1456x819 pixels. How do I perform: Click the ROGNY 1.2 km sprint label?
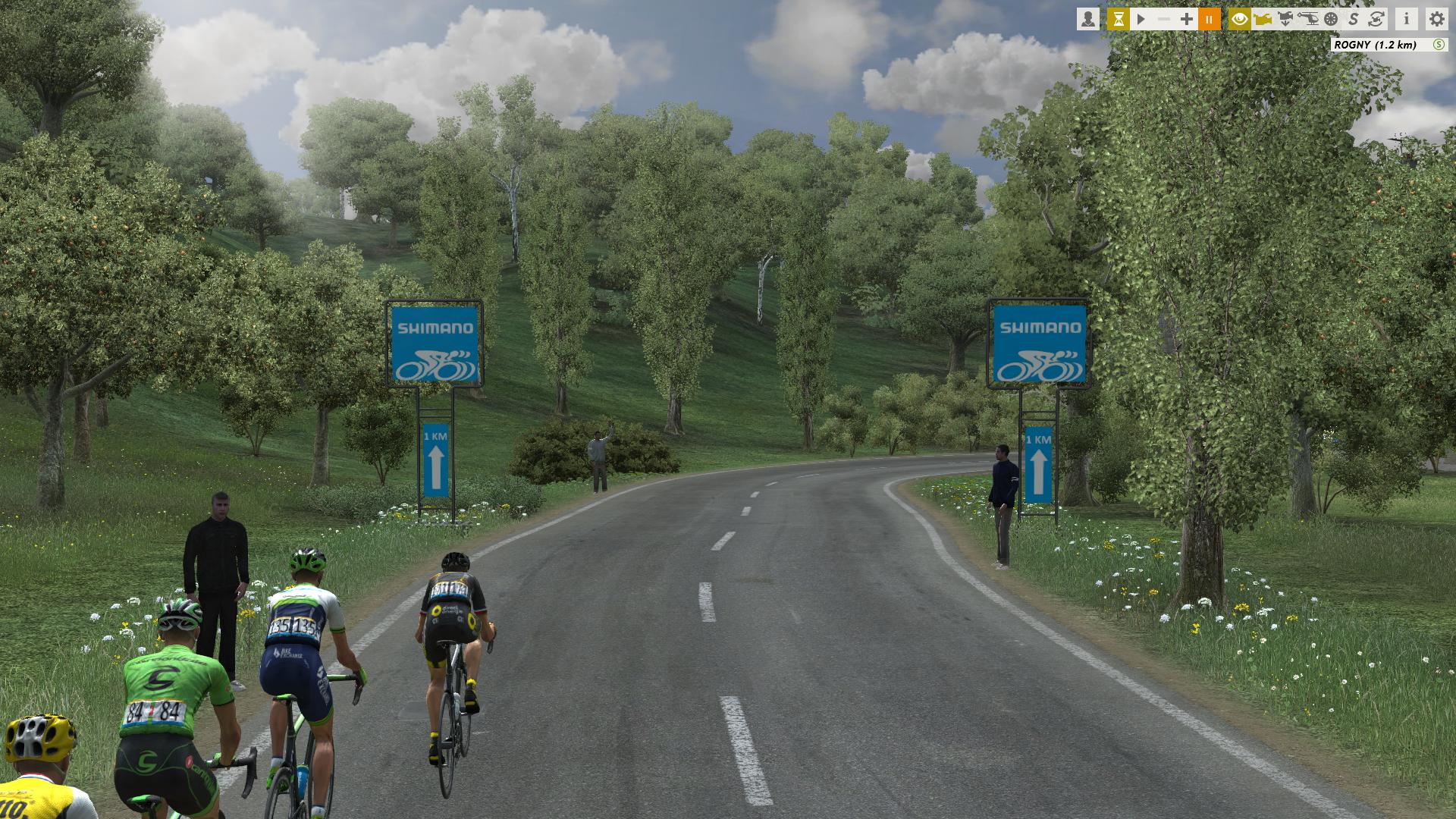click(1375, 45)
